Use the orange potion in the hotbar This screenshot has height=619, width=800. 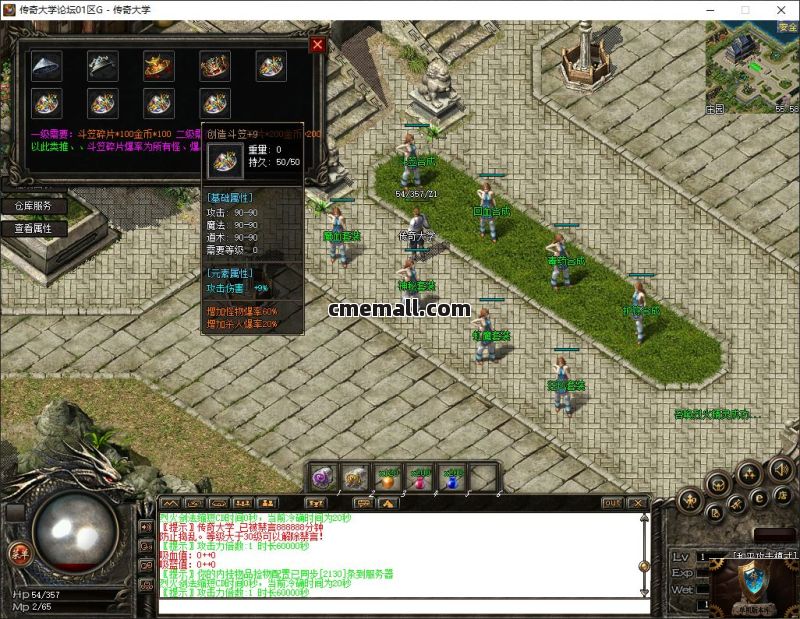point(387,478)
